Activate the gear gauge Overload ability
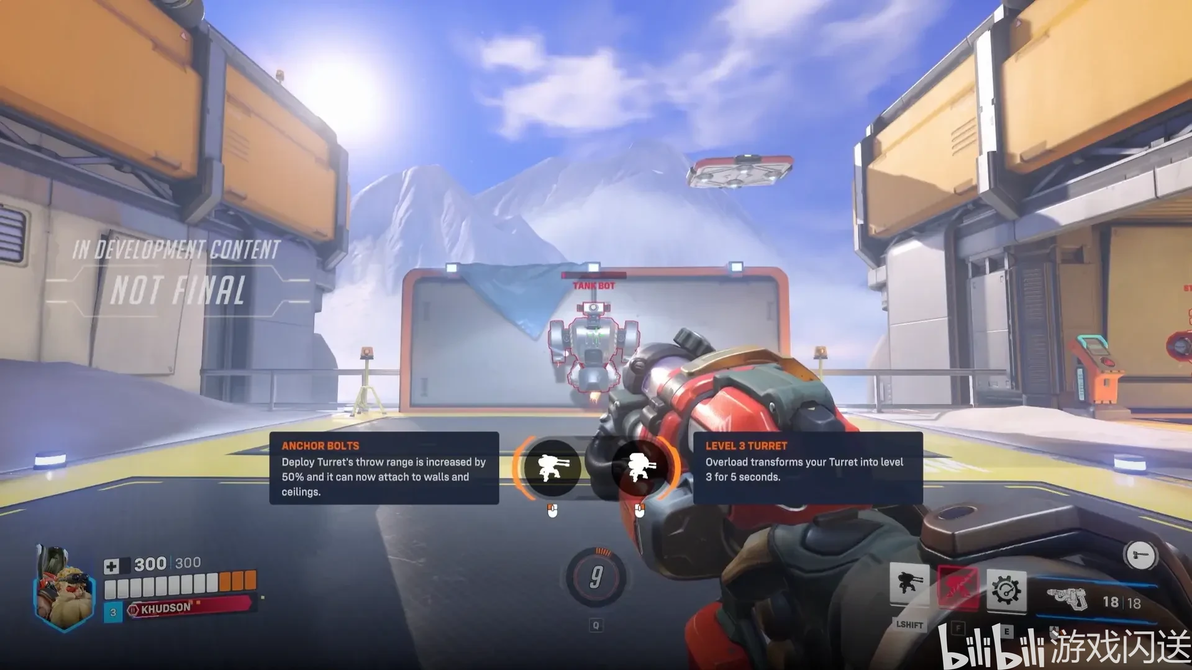 pos(1005,590)
